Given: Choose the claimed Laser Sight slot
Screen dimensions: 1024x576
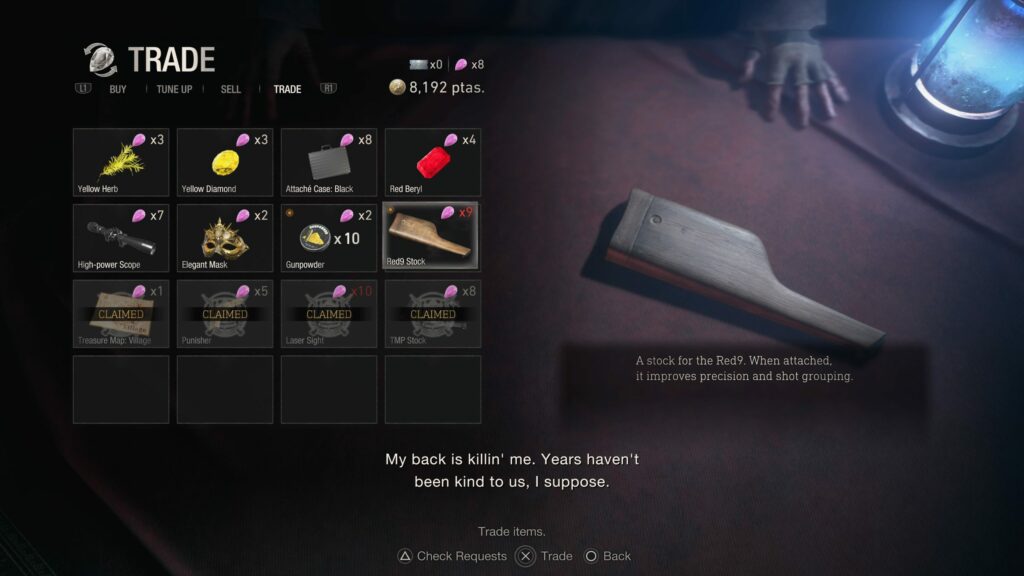Looking at the screenshot, I should (329, 314).
